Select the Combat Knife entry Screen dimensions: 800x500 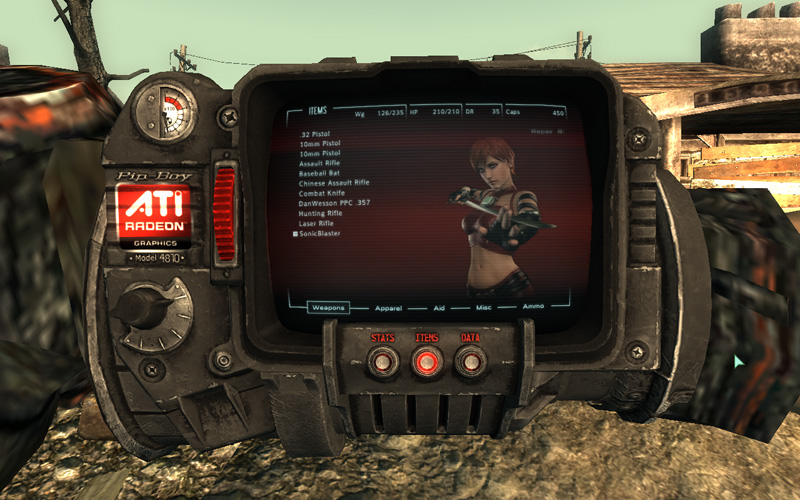pos(322,193)
